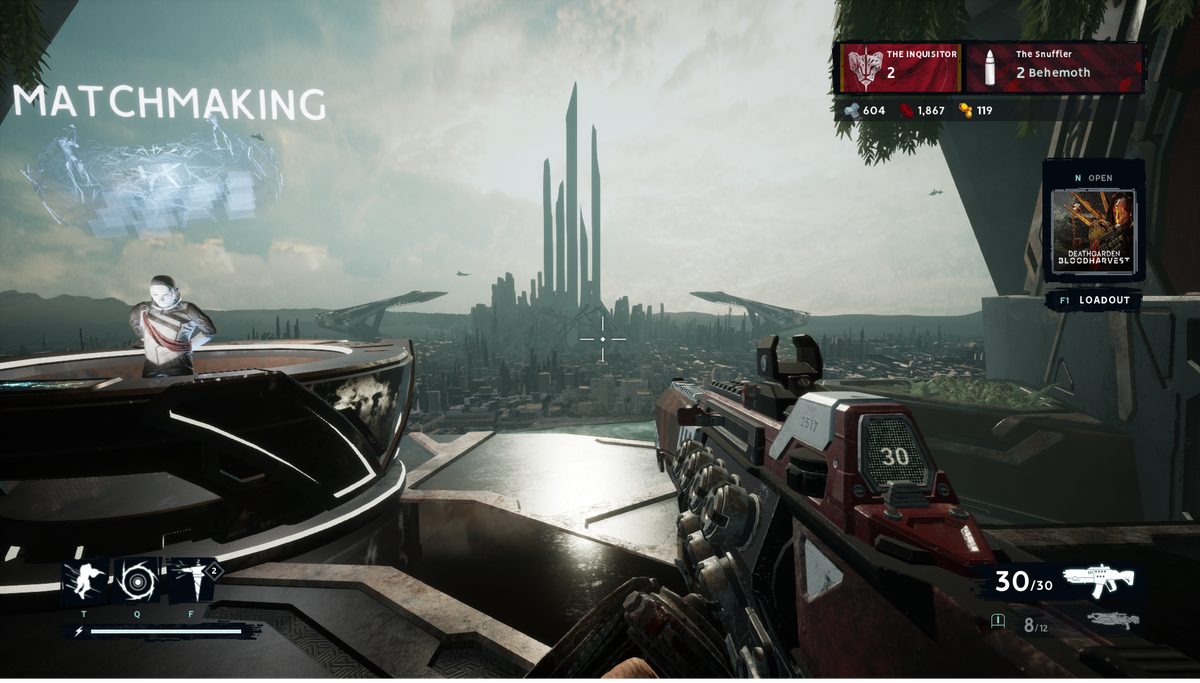Activate the swirling vortex ability icon
The image size is (1200, 683).
[137, 580]
